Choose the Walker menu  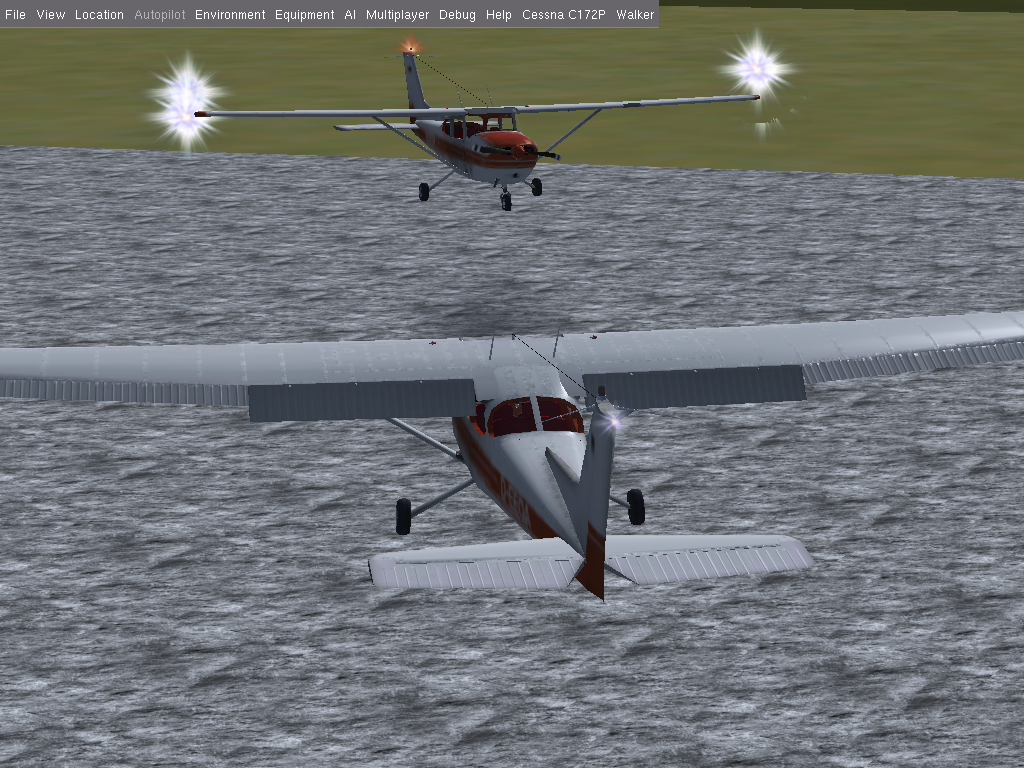click(635, 15)
